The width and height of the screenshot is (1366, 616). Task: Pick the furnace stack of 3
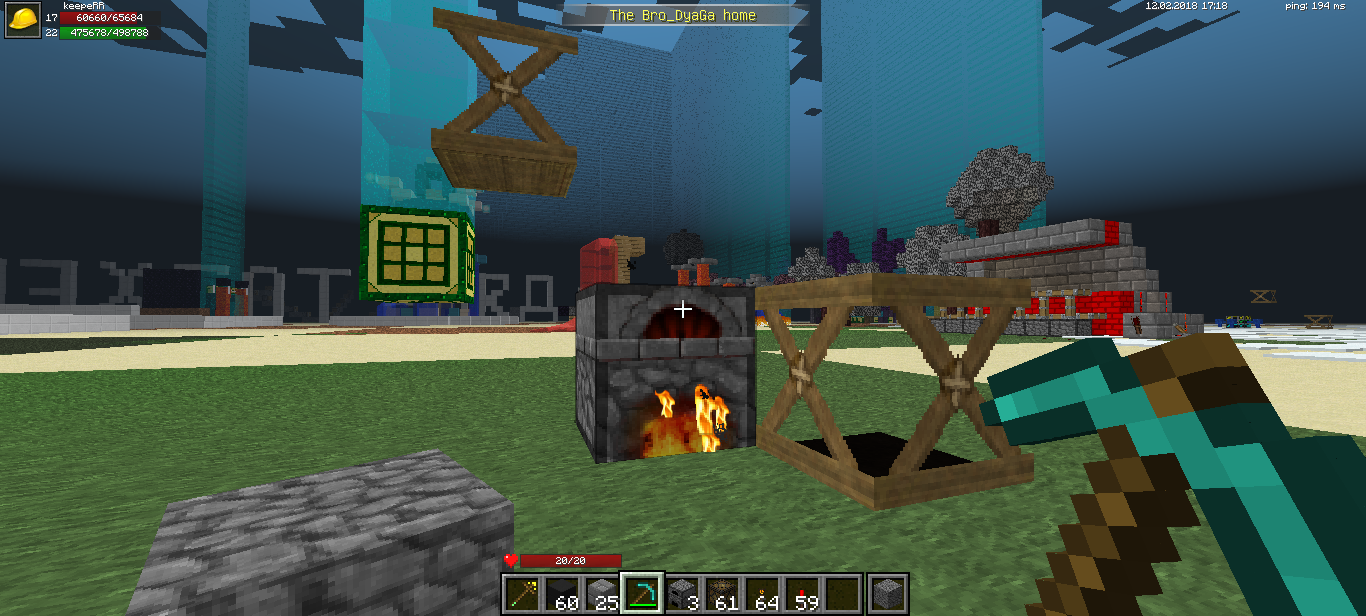coord(682,594)
